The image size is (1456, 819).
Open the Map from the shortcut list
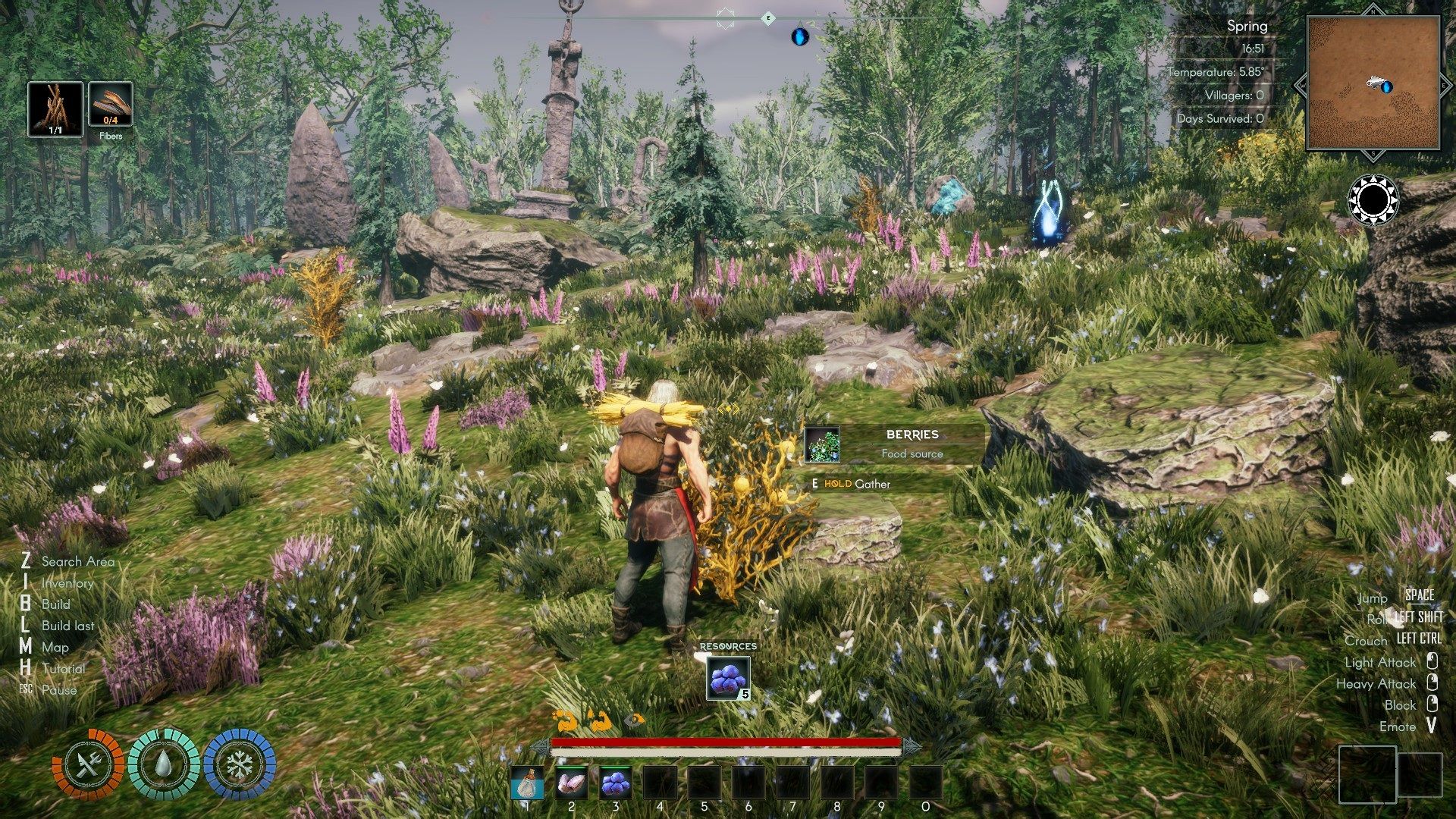point(55,647)
